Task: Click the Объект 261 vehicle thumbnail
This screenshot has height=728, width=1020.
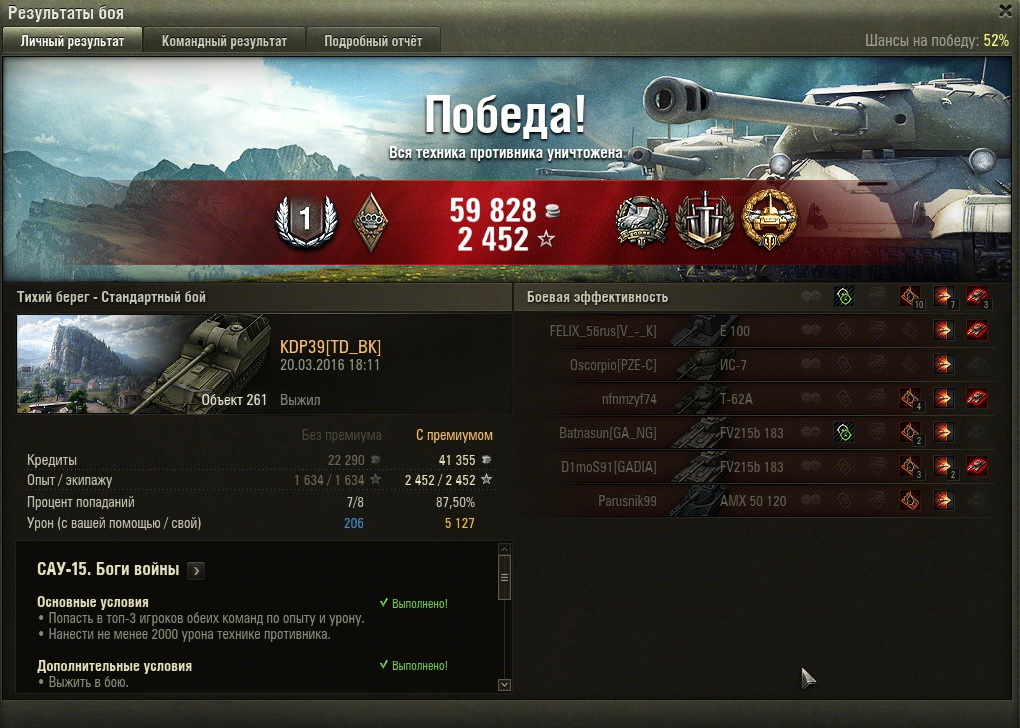Action: click(x=143, y=363)
